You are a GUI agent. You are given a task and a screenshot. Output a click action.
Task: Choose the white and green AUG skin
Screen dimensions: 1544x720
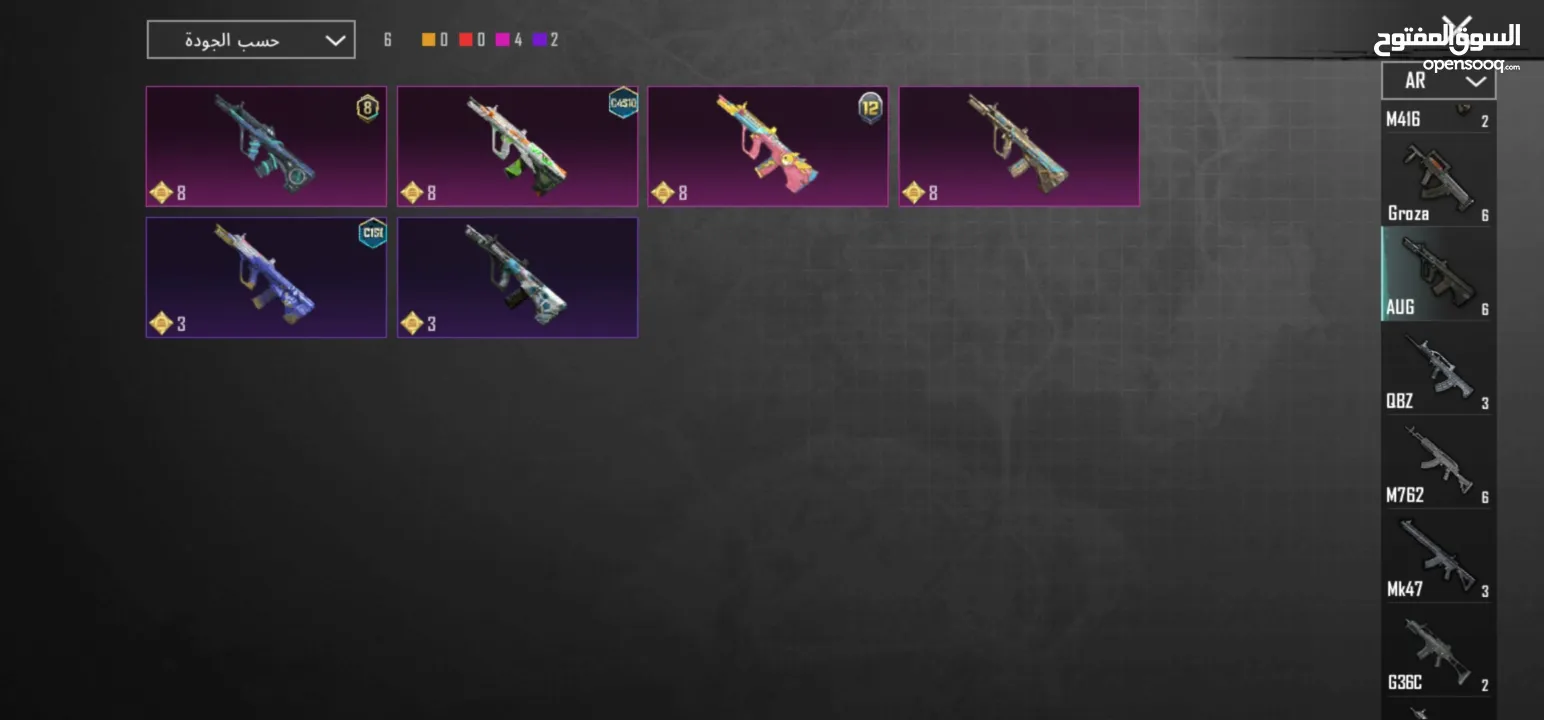point(517,146)
